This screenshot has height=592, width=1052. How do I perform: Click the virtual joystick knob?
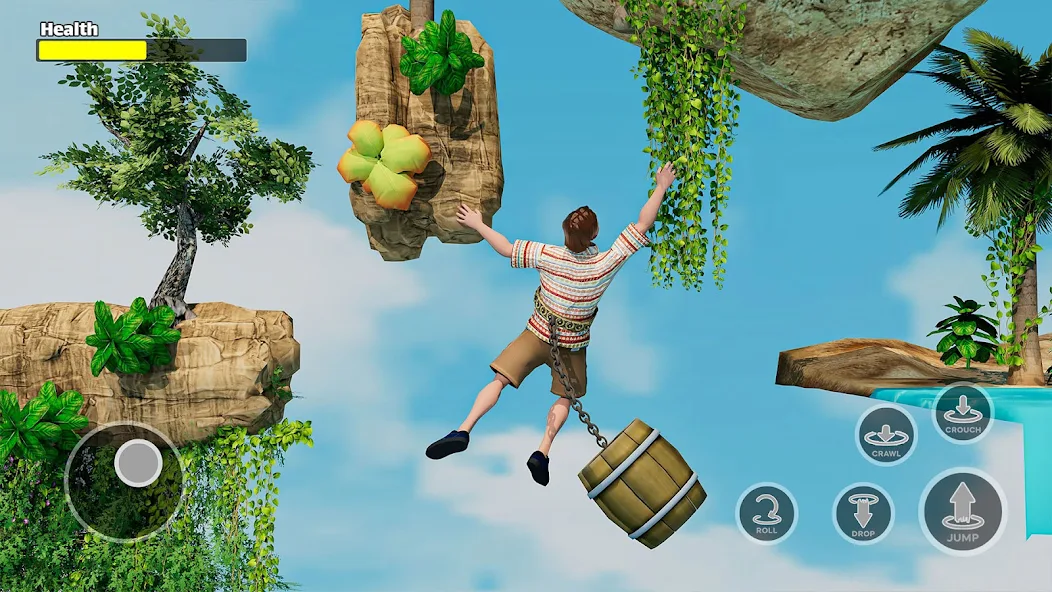138,463
